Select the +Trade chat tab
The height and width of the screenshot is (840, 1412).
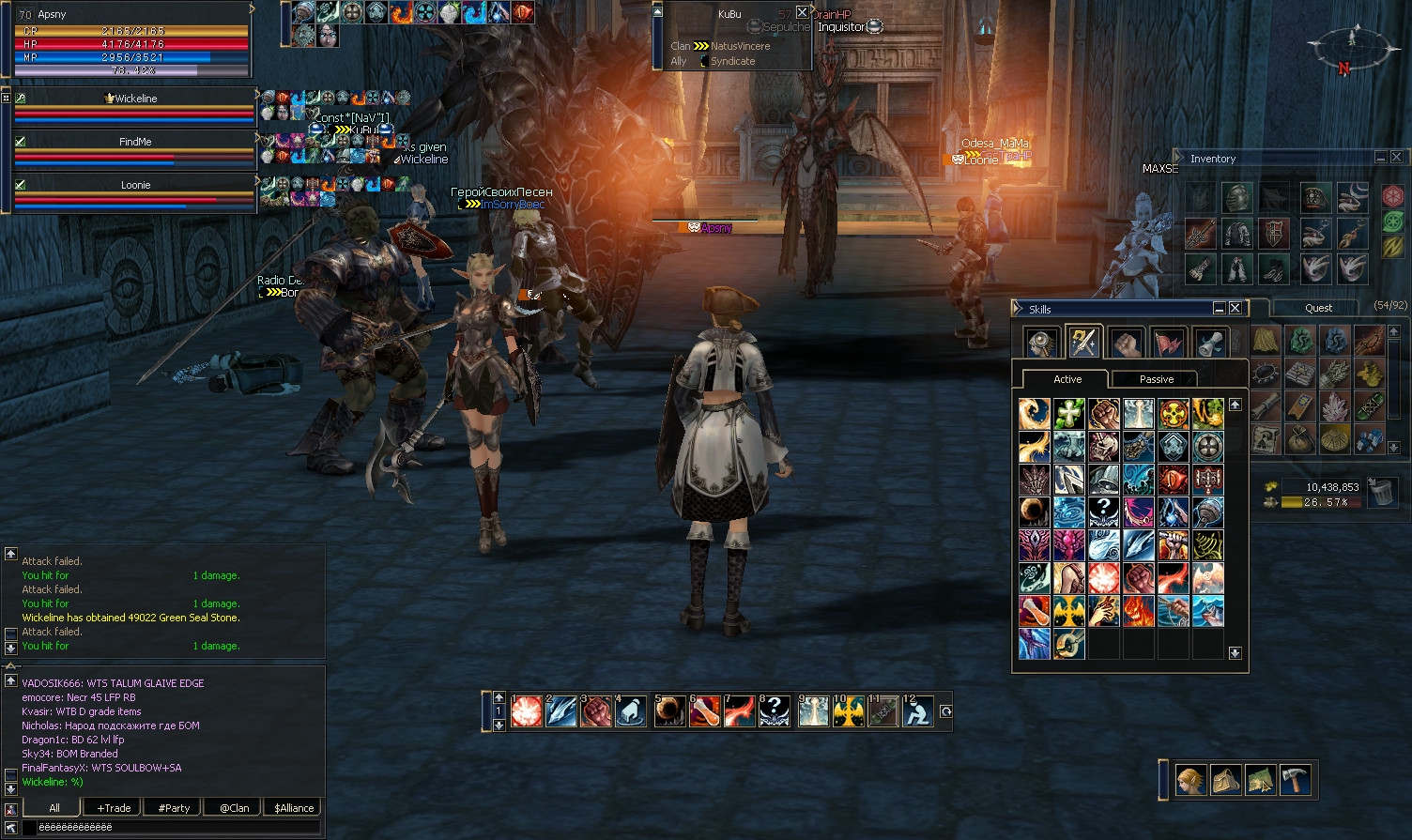(114, 808)
